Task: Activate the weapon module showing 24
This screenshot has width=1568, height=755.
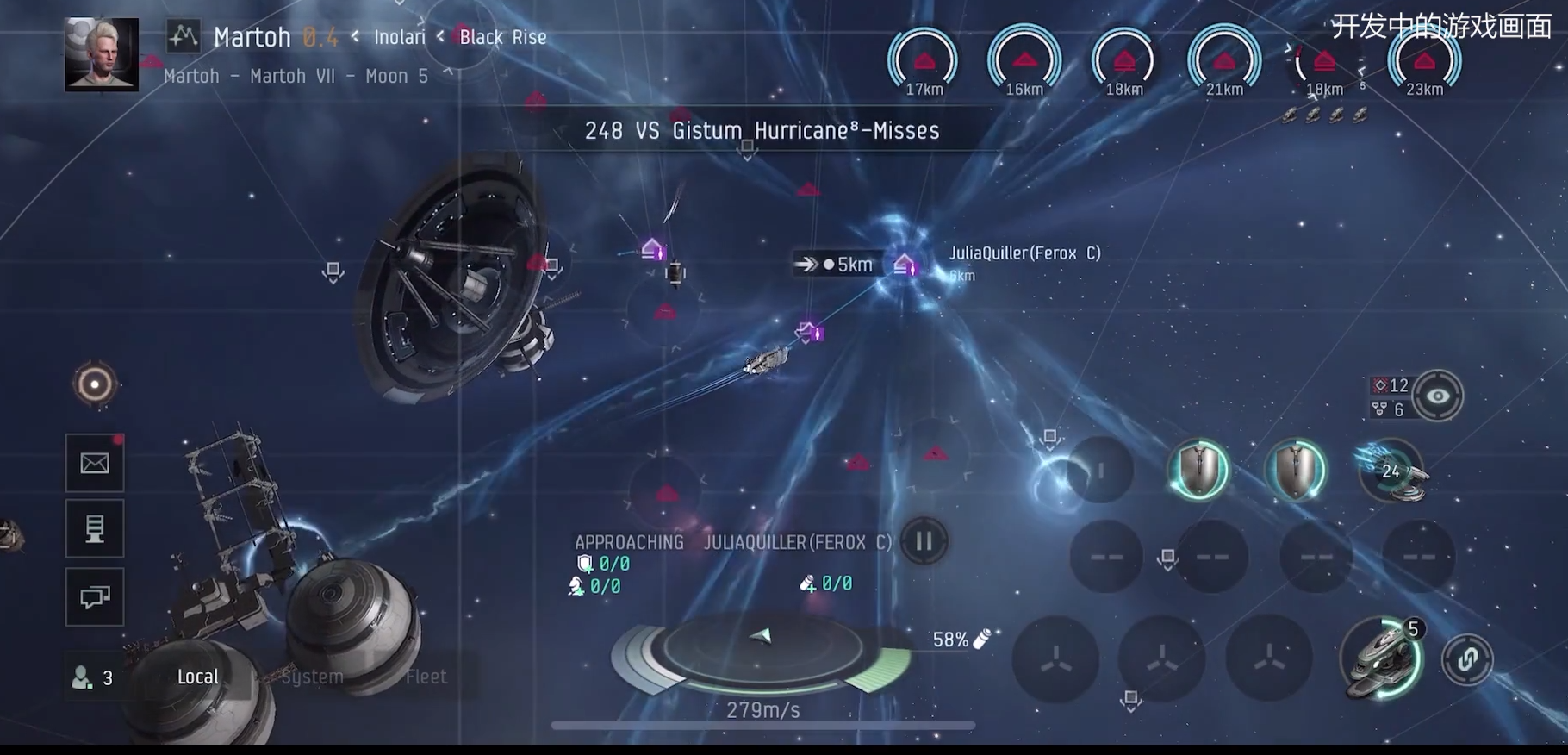Action: [x=1391, y=471]
